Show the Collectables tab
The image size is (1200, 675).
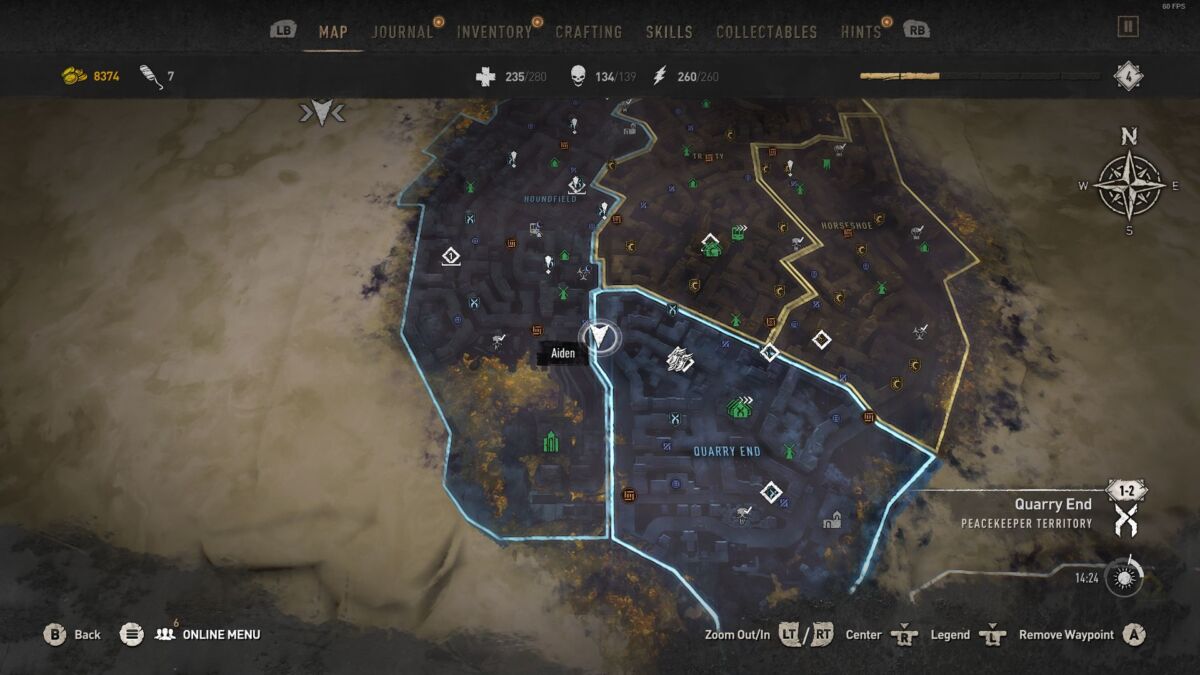(x=768, y=32)
